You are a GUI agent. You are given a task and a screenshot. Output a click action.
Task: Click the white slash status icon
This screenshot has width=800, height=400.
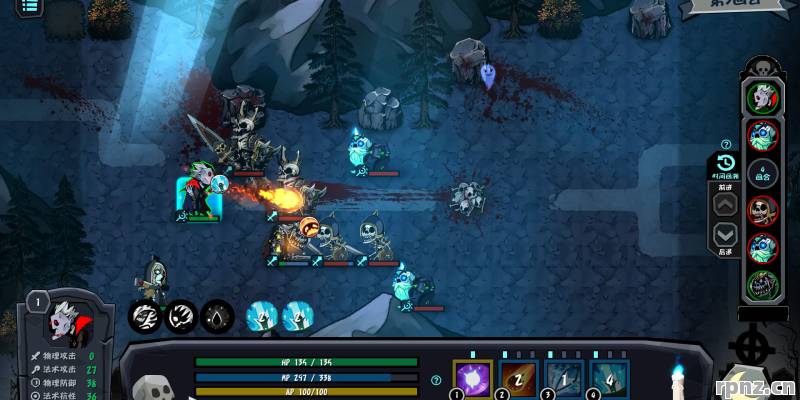146,317
